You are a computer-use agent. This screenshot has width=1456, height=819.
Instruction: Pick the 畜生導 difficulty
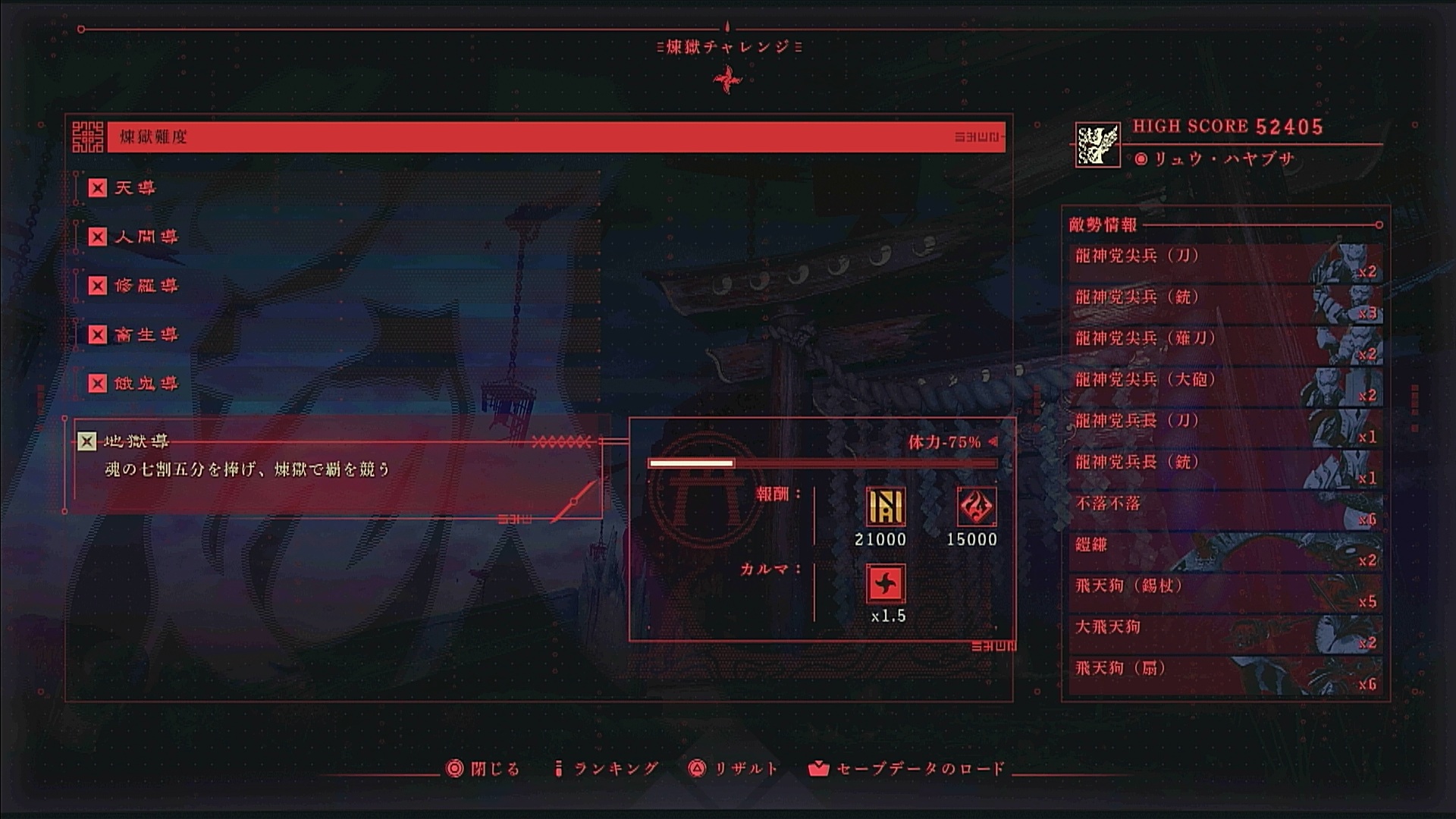[146, 335]
